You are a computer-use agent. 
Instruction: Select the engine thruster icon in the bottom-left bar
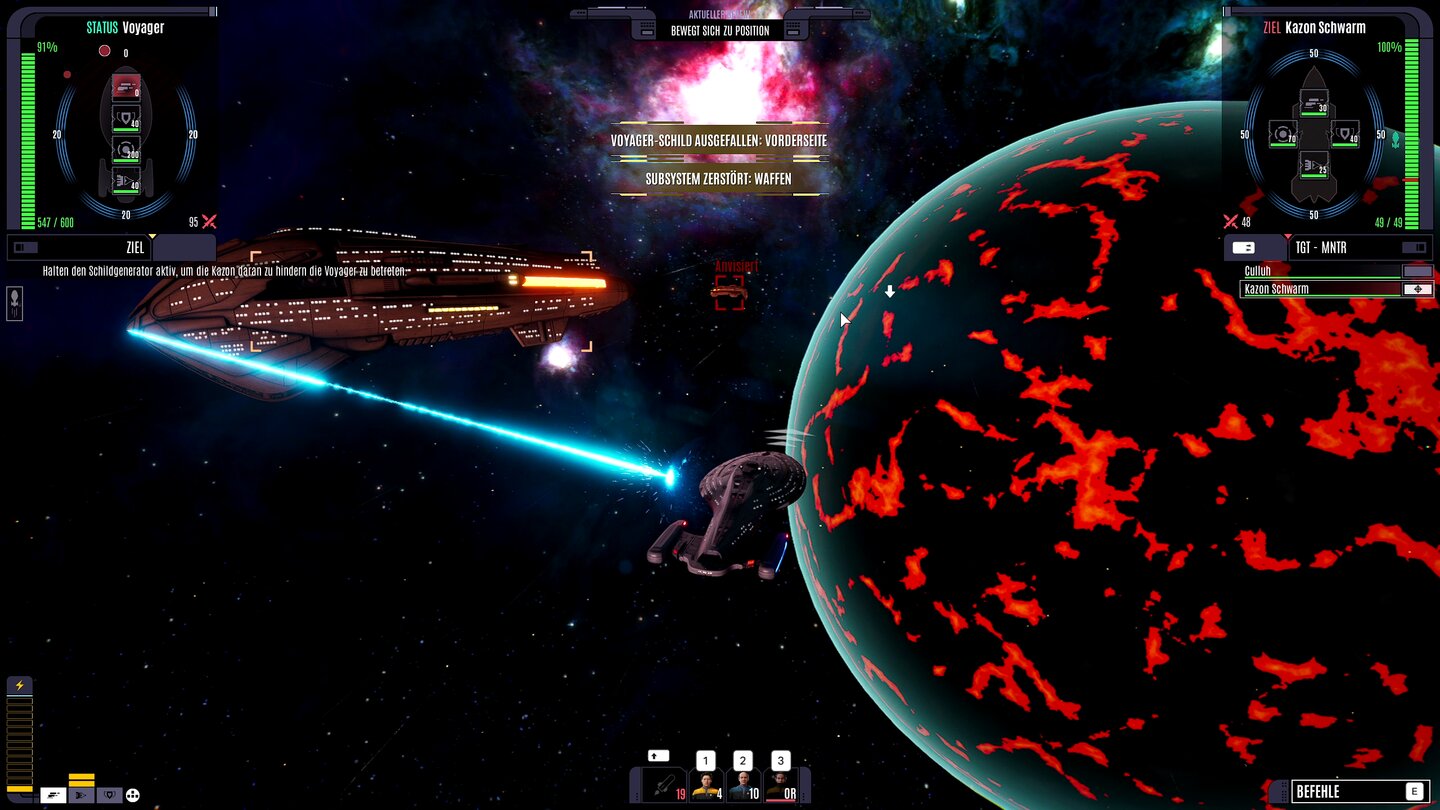(x=81, y=796)
